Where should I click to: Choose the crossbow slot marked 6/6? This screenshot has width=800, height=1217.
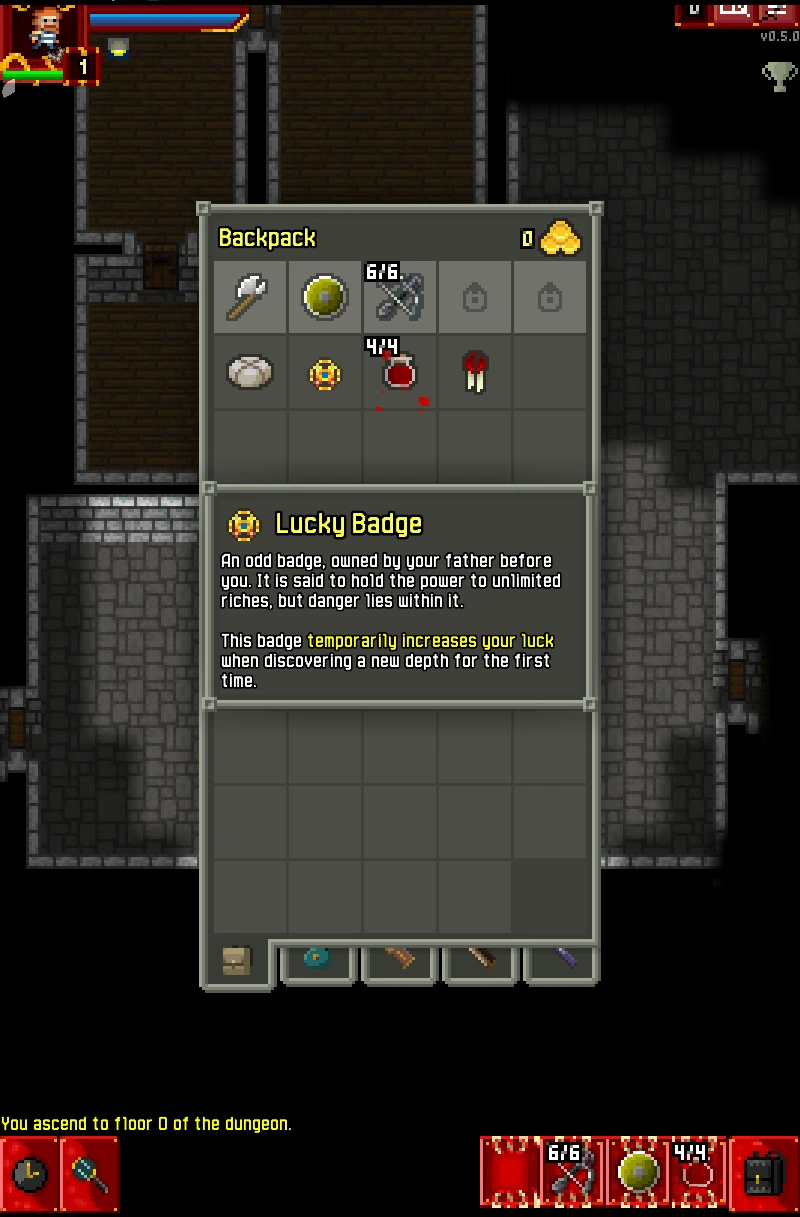pyautogui.click(x=400, y=297)
